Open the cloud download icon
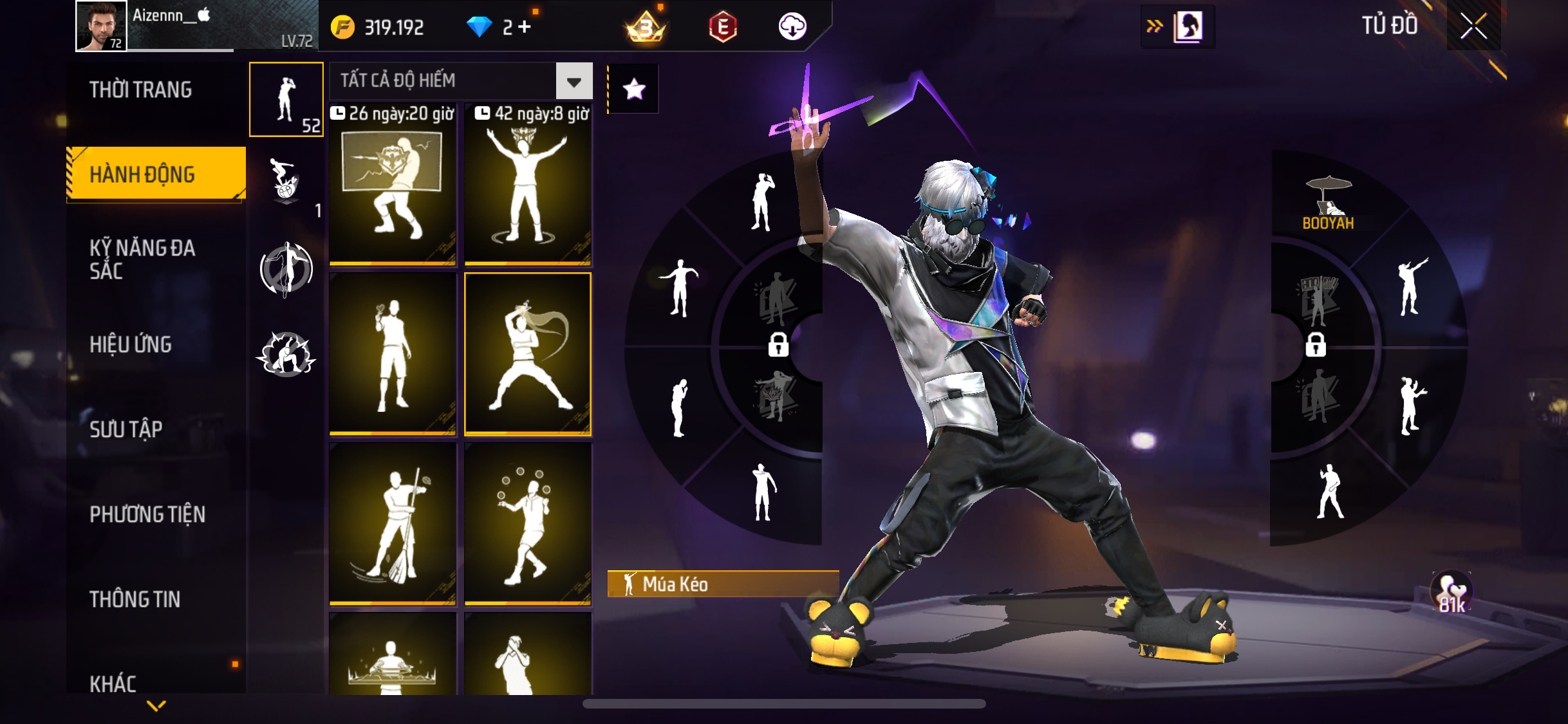Image resolution: width=1568 pixels, height=724 pixels. pyautogui.click(x=792, y=27)
